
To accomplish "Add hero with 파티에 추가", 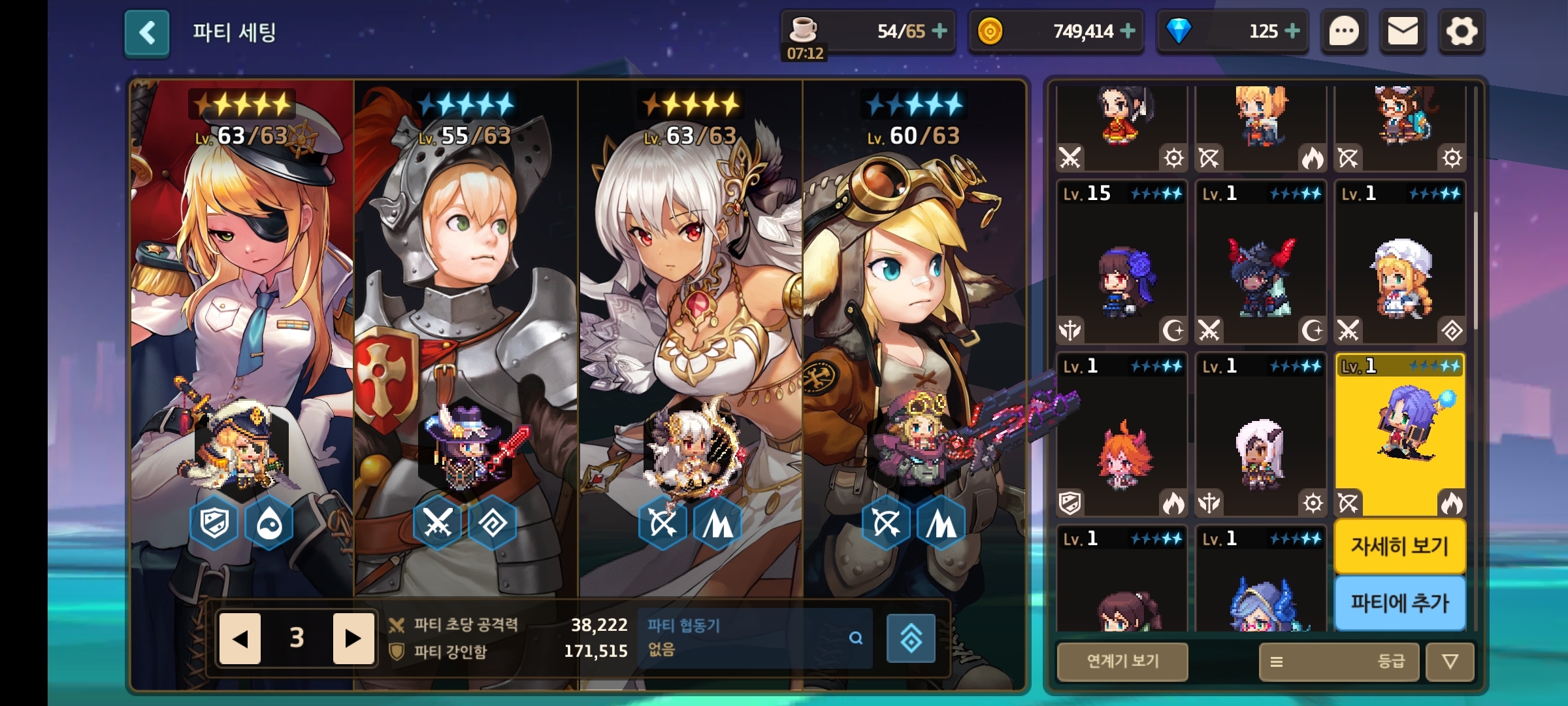I will click(x=1399, y=603).
